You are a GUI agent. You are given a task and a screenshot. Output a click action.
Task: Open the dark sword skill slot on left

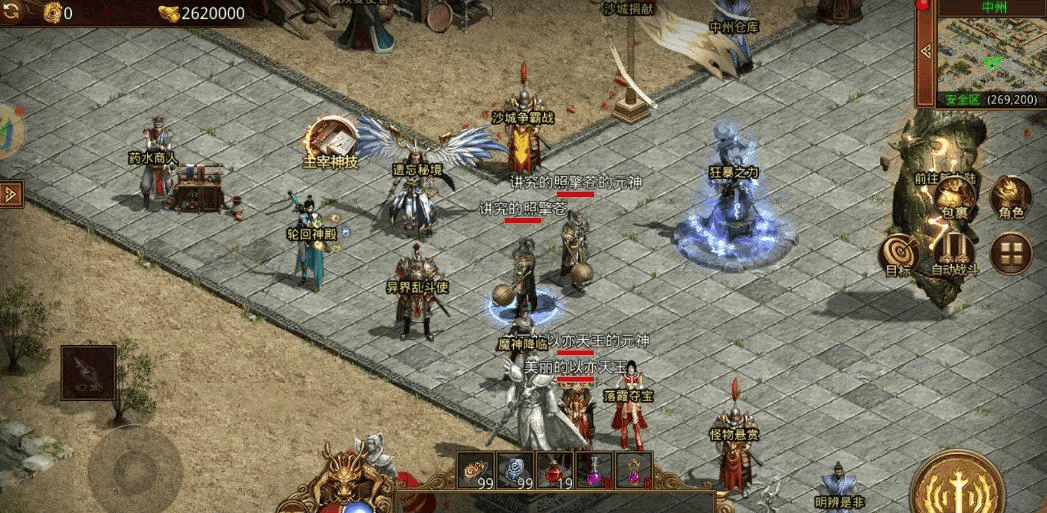click(x=88, y=373)
